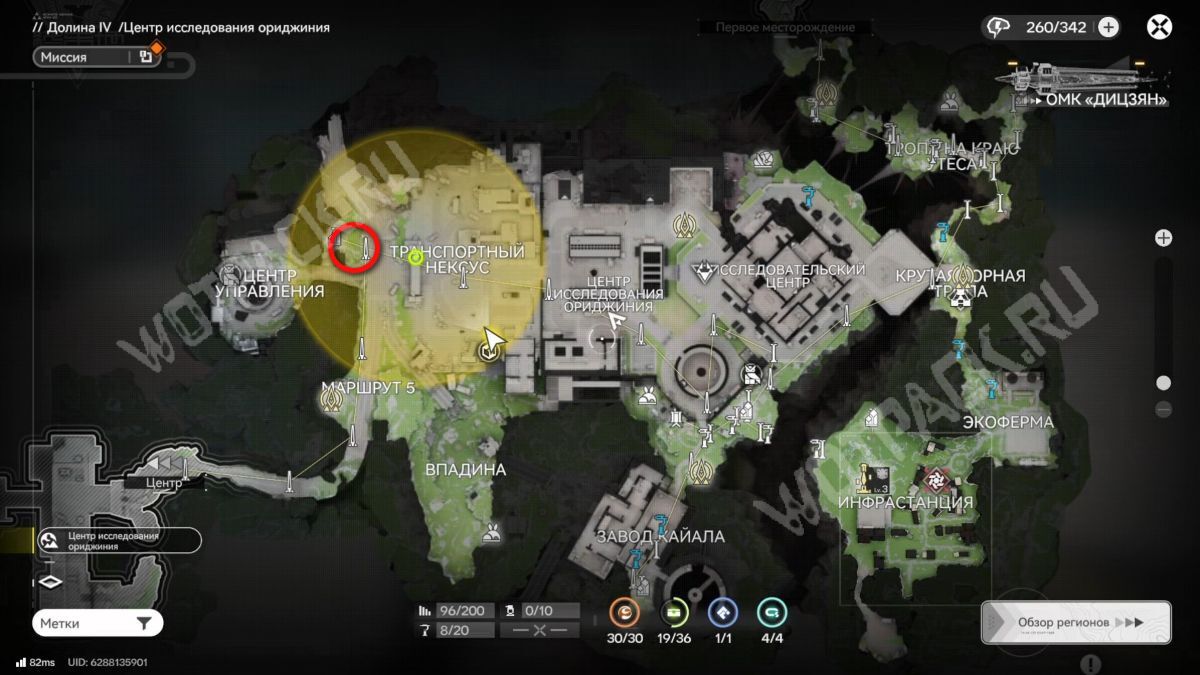This screenshot has height=675, width=1200.
Task: Show the orange 30/30 collectible tracker
Action: tap(625, 612)
